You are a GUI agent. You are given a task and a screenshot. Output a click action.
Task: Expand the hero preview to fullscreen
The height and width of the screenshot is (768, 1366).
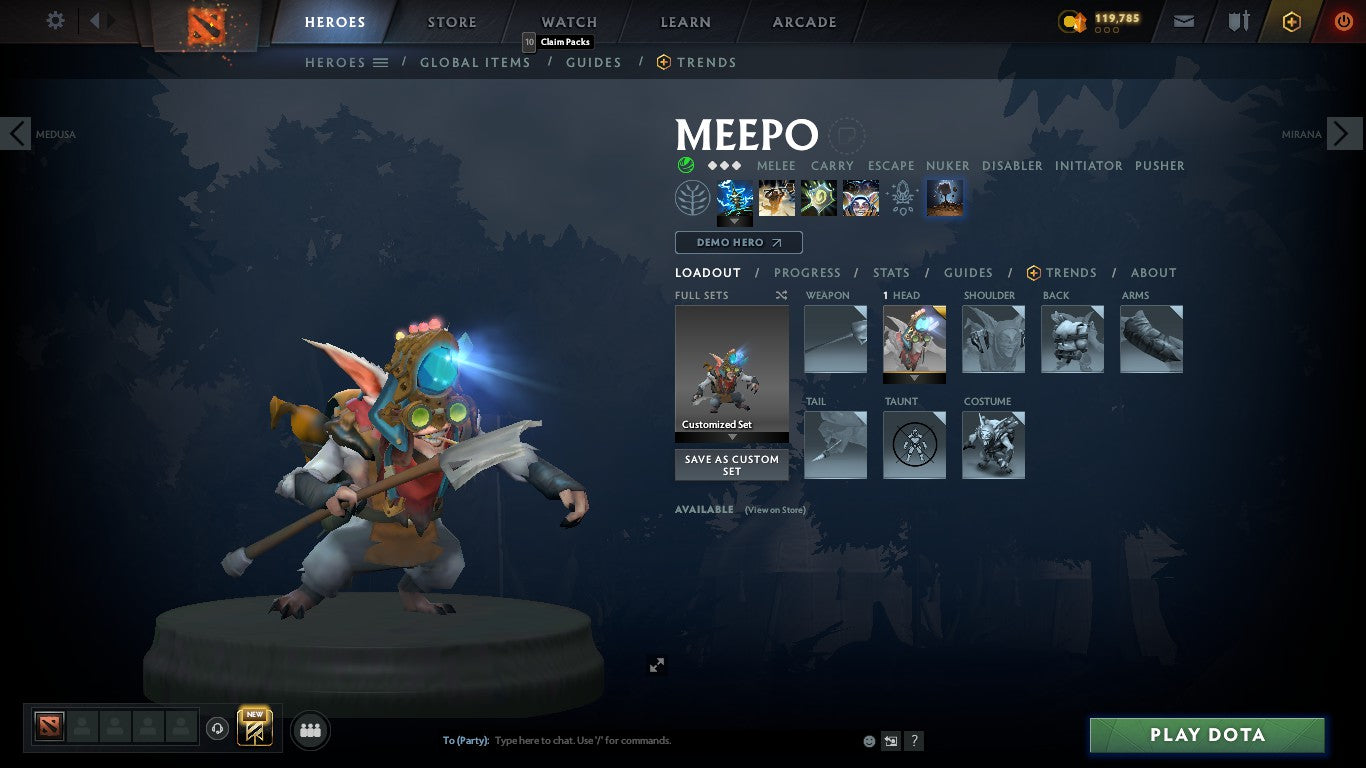coord(657,664)
